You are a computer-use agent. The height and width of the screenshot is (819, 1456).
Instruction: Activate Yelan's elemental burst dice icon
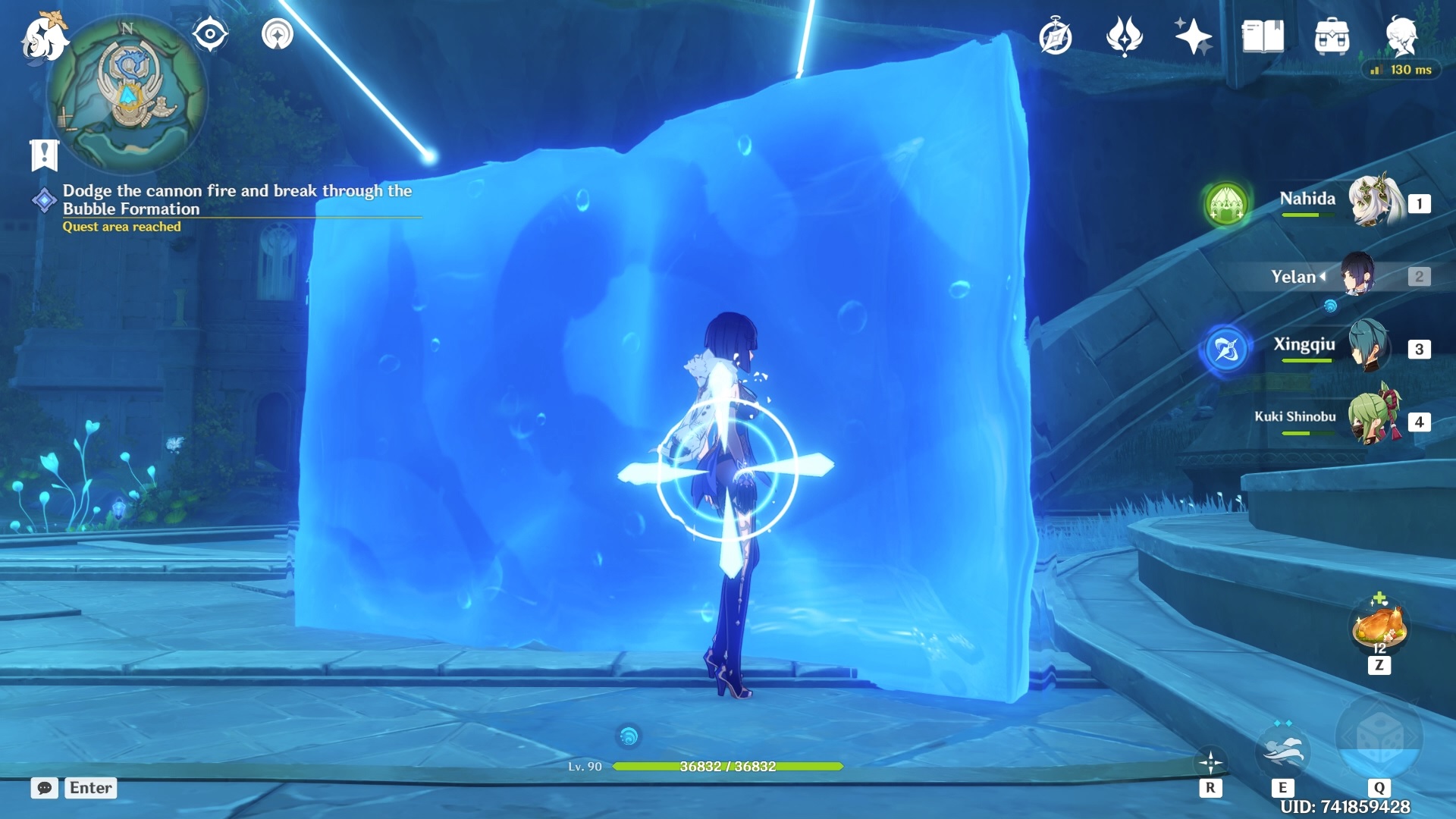tap(1379, 738)
